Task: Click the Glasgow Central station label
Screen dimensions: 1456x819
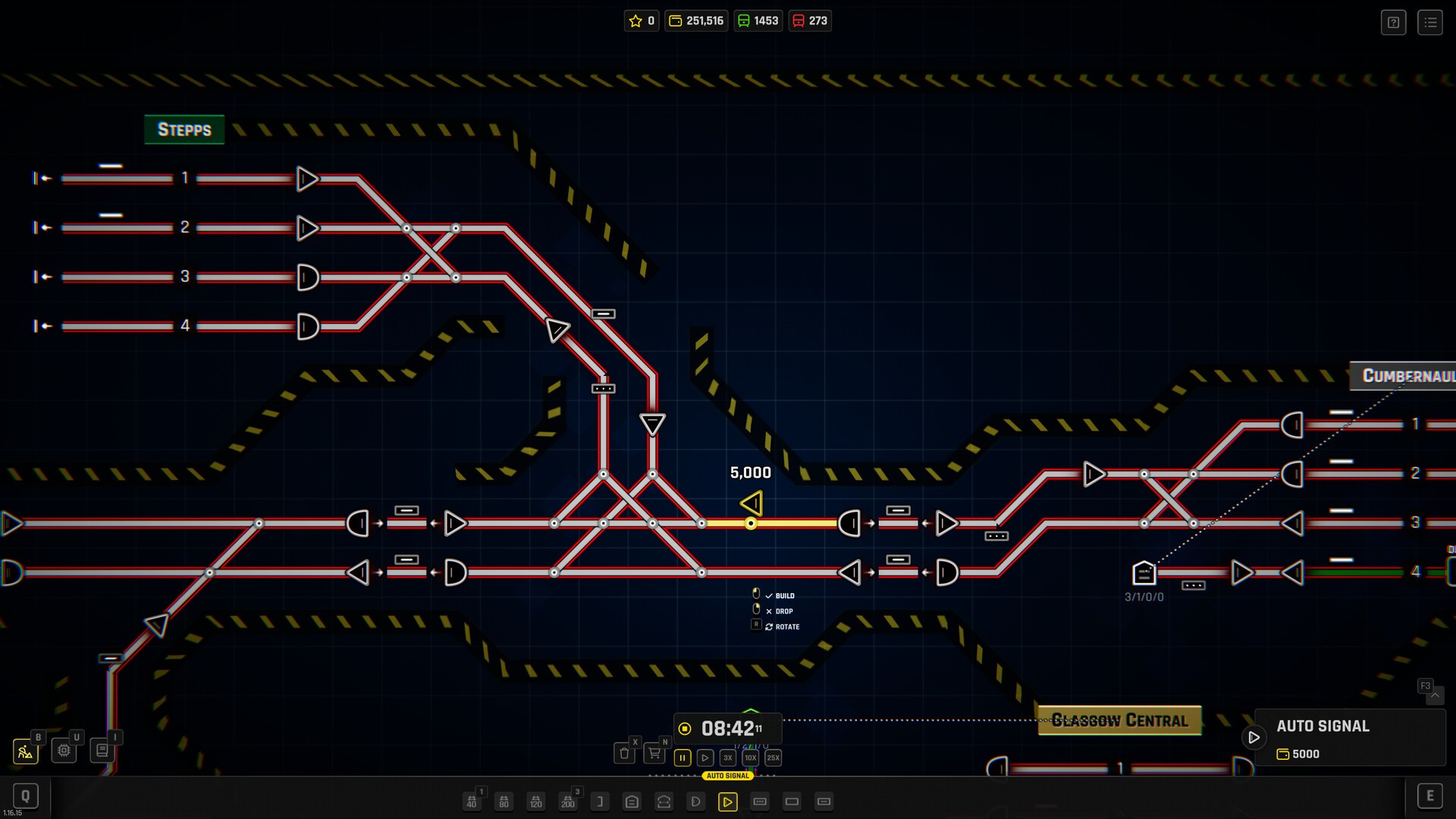Action: point(1119,720)
